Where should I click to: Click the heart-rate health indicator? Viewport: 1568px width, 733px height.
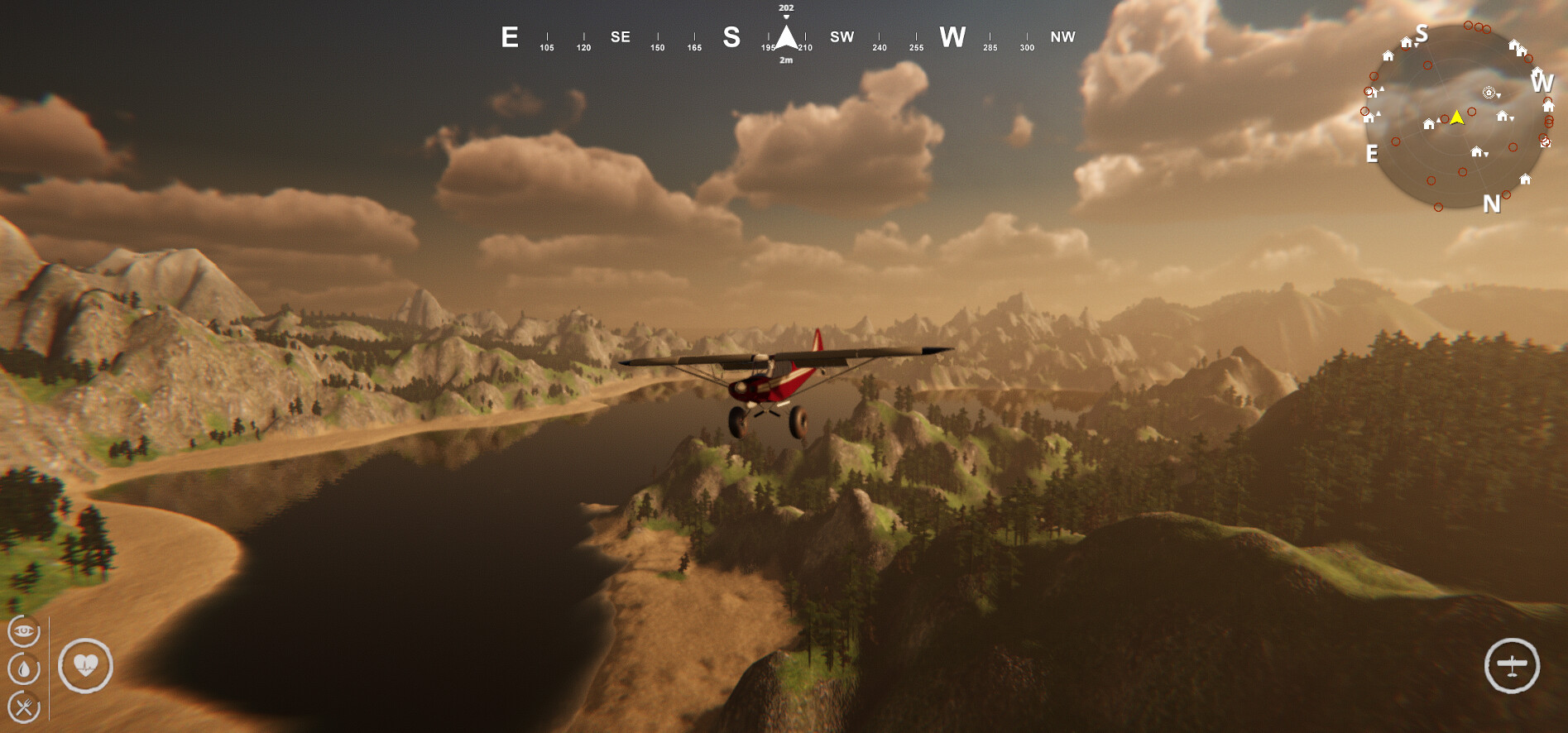[87, 666]
